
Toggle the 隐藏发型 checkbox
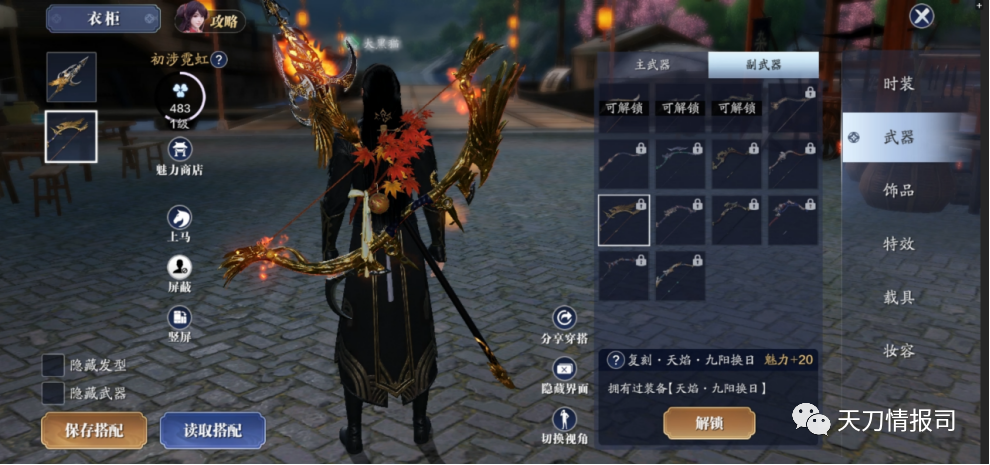coord(54,366)
